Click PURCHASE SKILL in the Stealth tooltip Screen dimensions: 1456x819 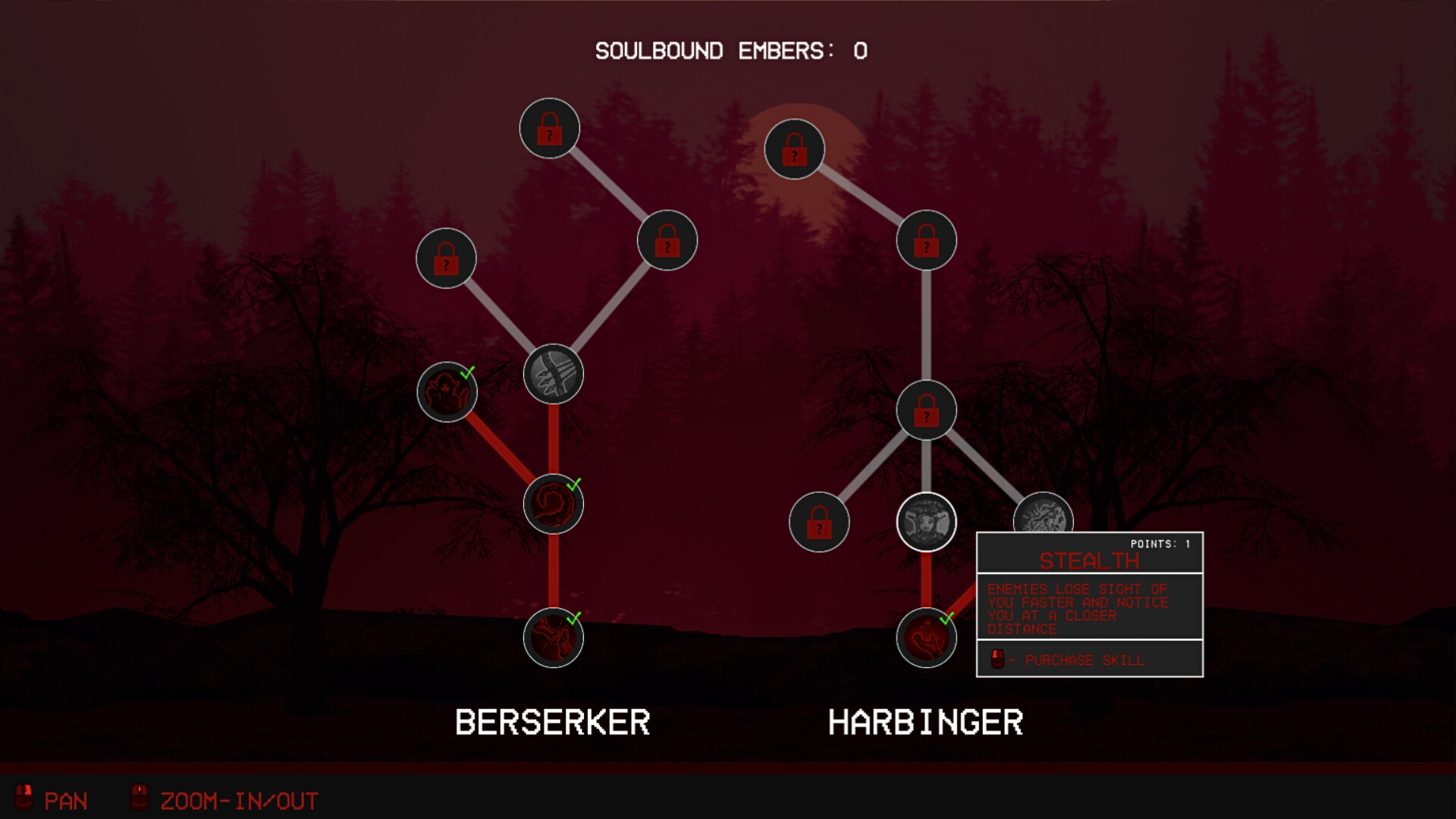point(1084,660)
